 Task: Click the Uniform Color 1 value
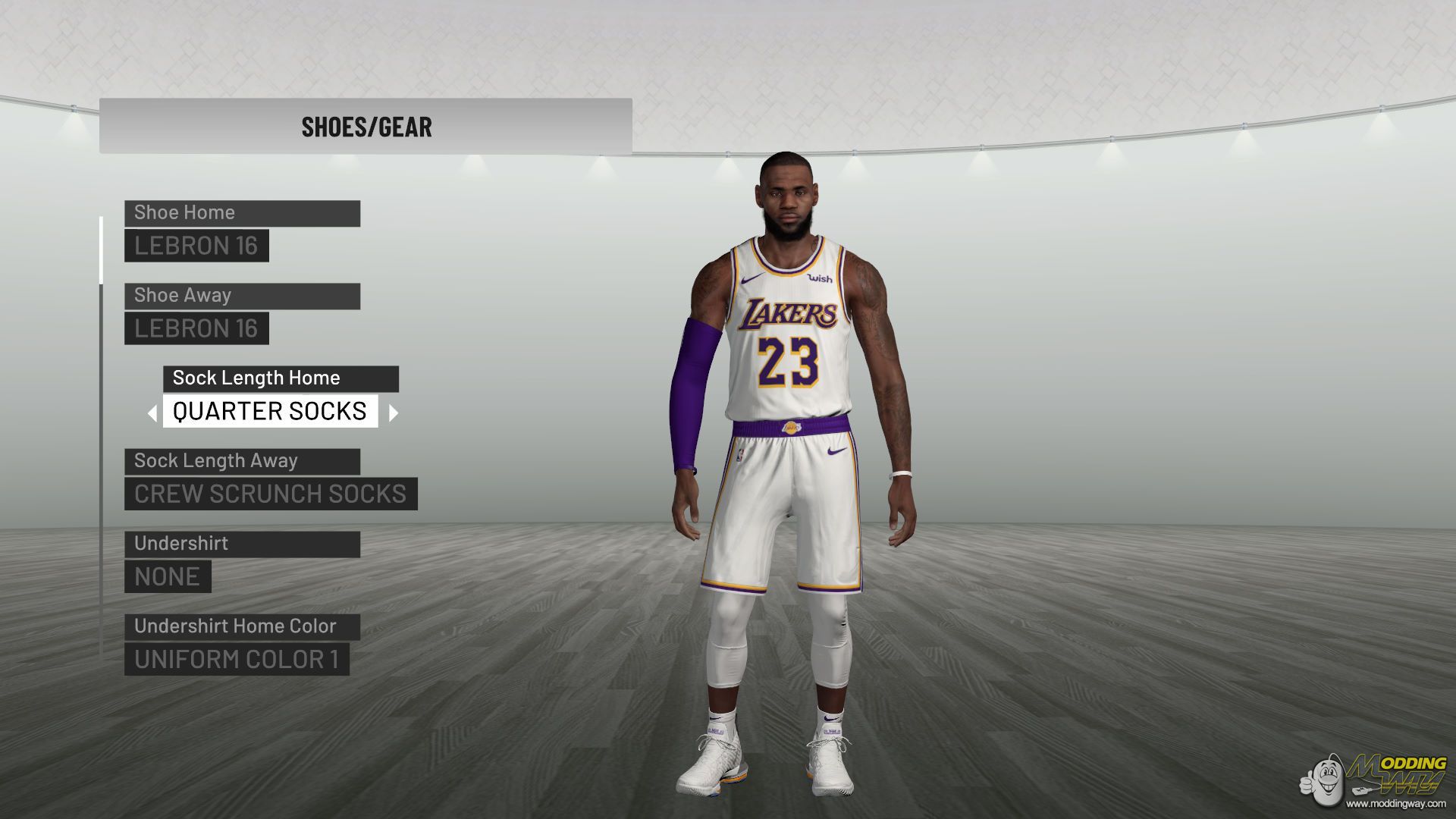coord(237,660)
